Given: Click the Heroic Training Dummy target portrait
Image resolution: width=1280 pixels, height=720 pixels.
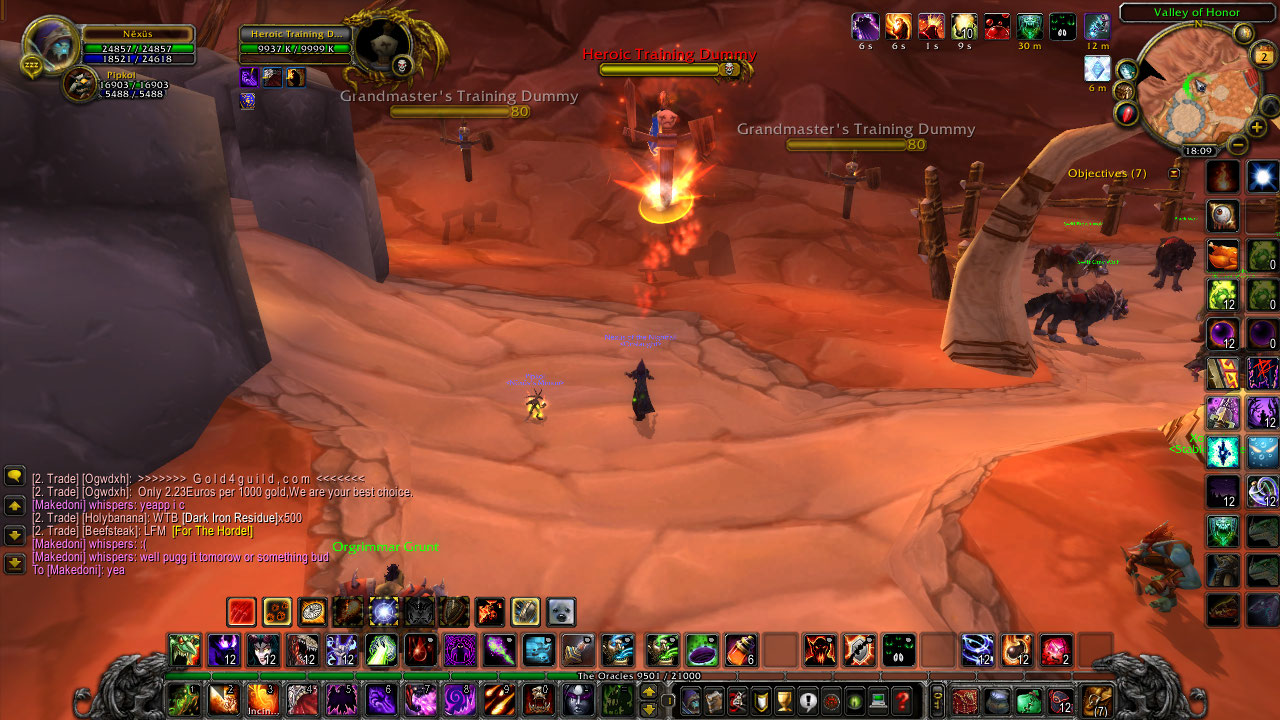Looking at the screenshot, I should click(x=385, y=44).
